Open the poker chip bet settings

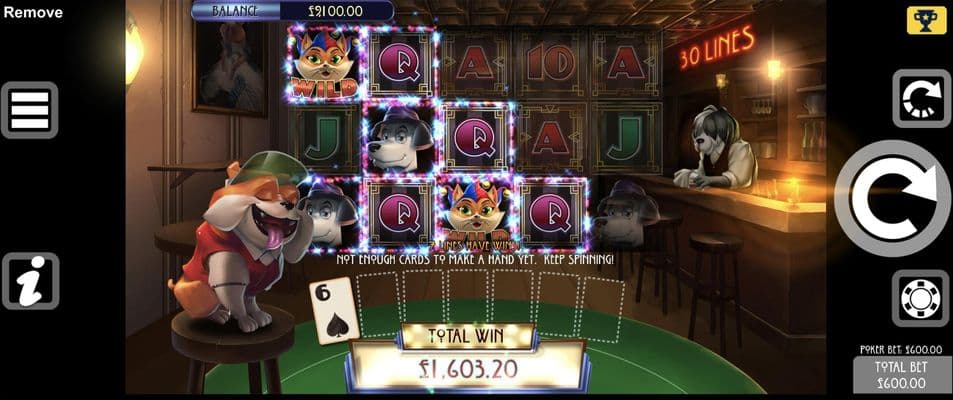click(920, 298)
